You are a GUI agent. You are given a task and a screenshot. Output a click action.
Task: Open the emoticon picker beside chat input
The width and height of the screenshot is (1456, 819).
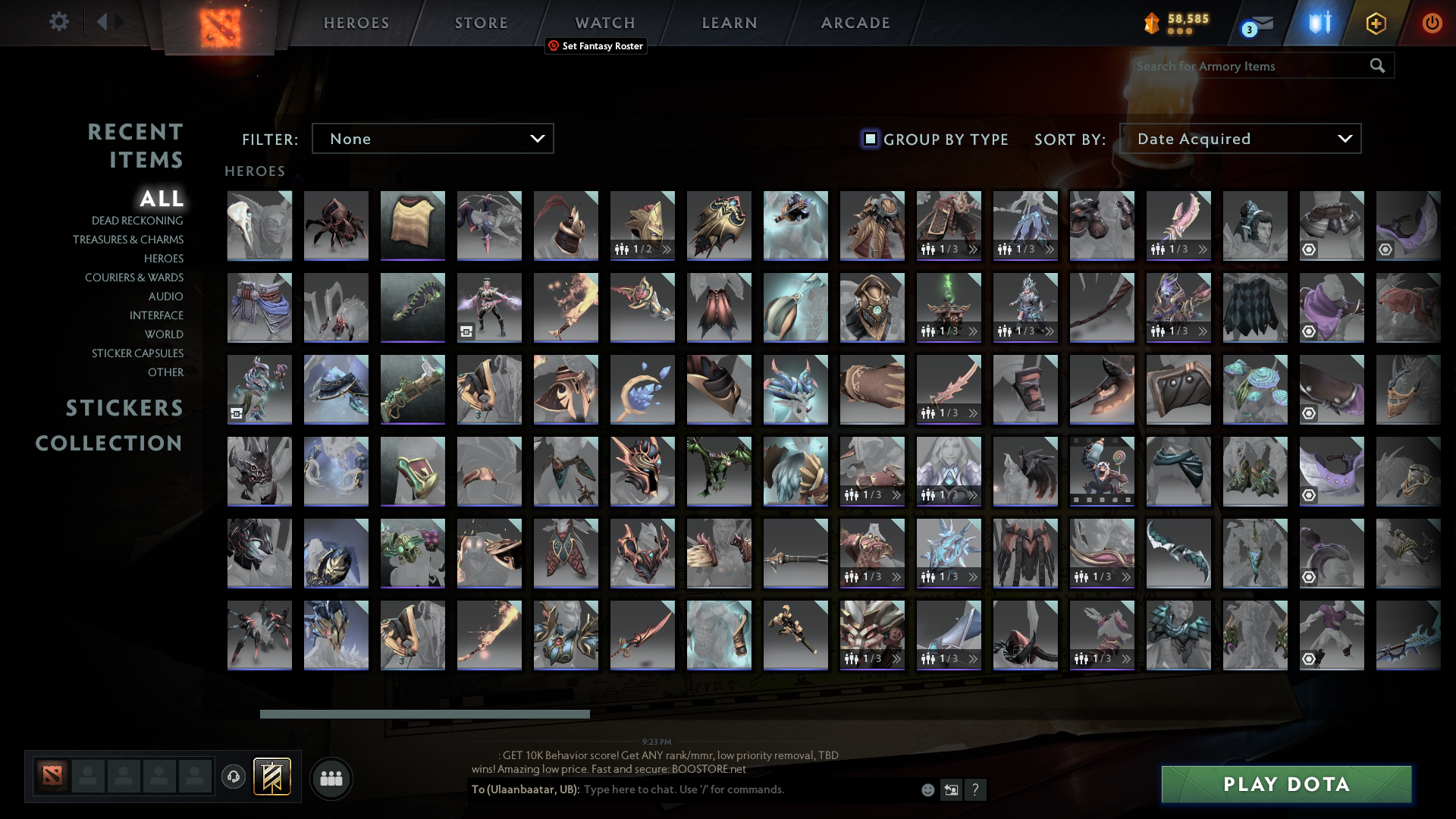pyautogui.click(x=928, y=790)
